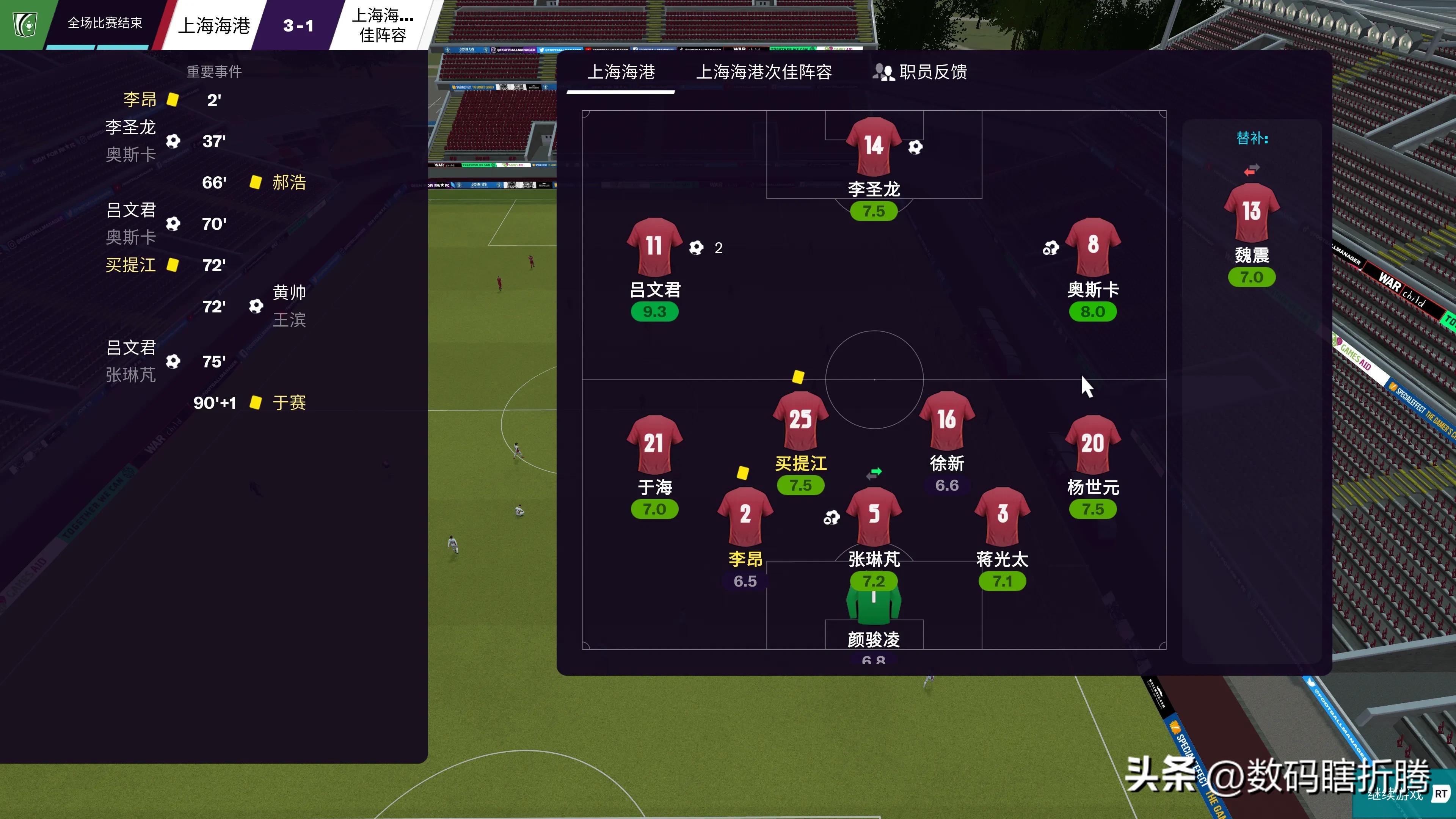1456x819 pixels.
Task: Click 张琳芃 number 5 shirt
Action: (874, 516)
